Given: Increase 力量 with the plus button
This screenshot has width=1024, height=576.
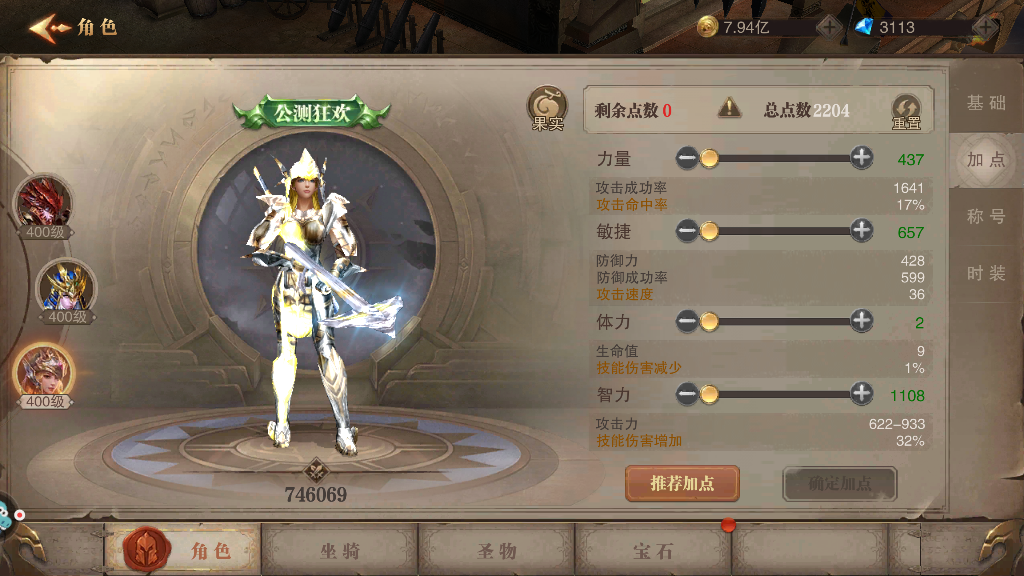Looking at the screenshot, I should point(862,157).
